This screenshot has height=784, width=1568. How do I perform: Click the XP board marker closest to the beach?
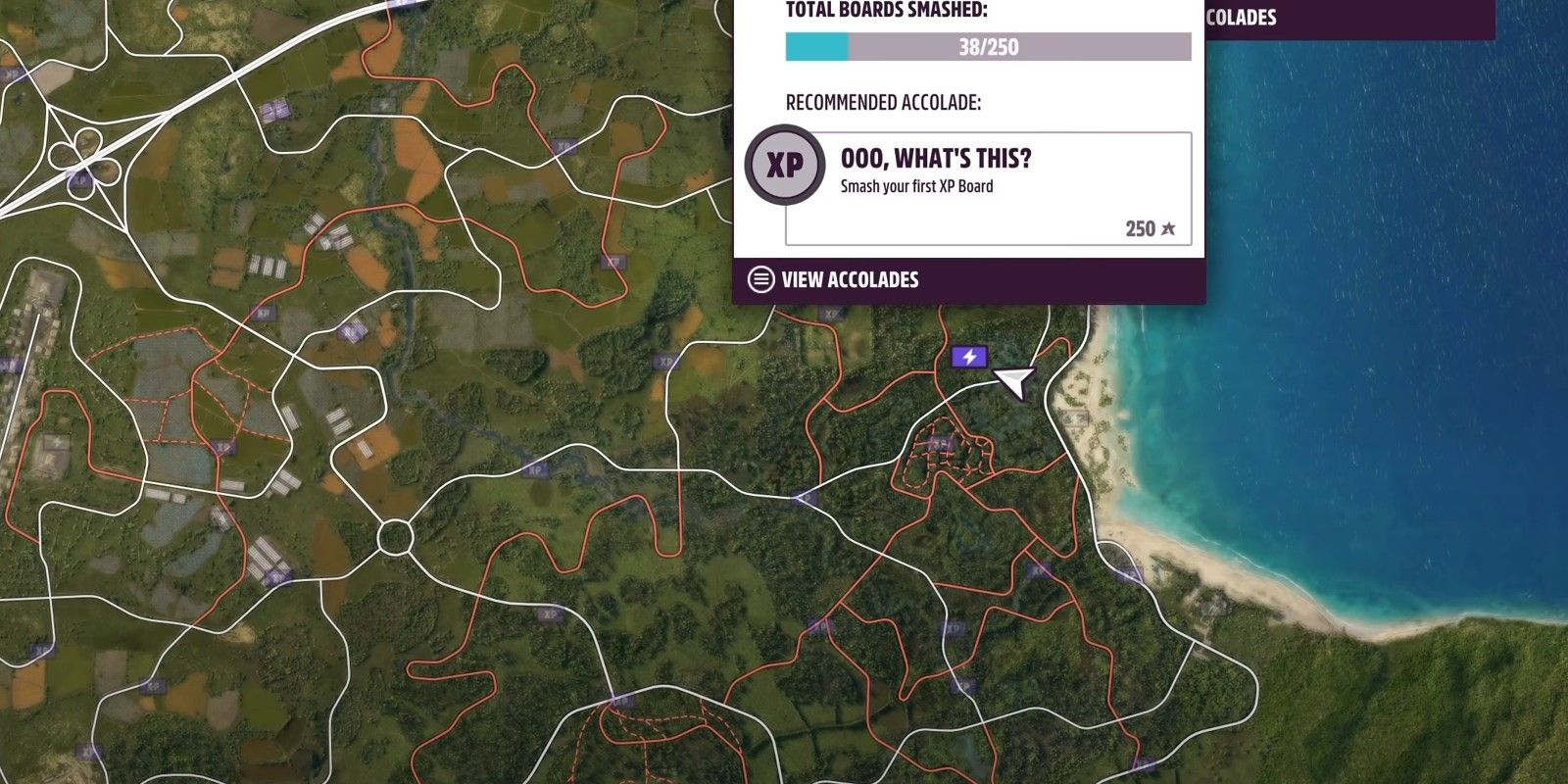pyautogui.click(x=1130, y=575)
